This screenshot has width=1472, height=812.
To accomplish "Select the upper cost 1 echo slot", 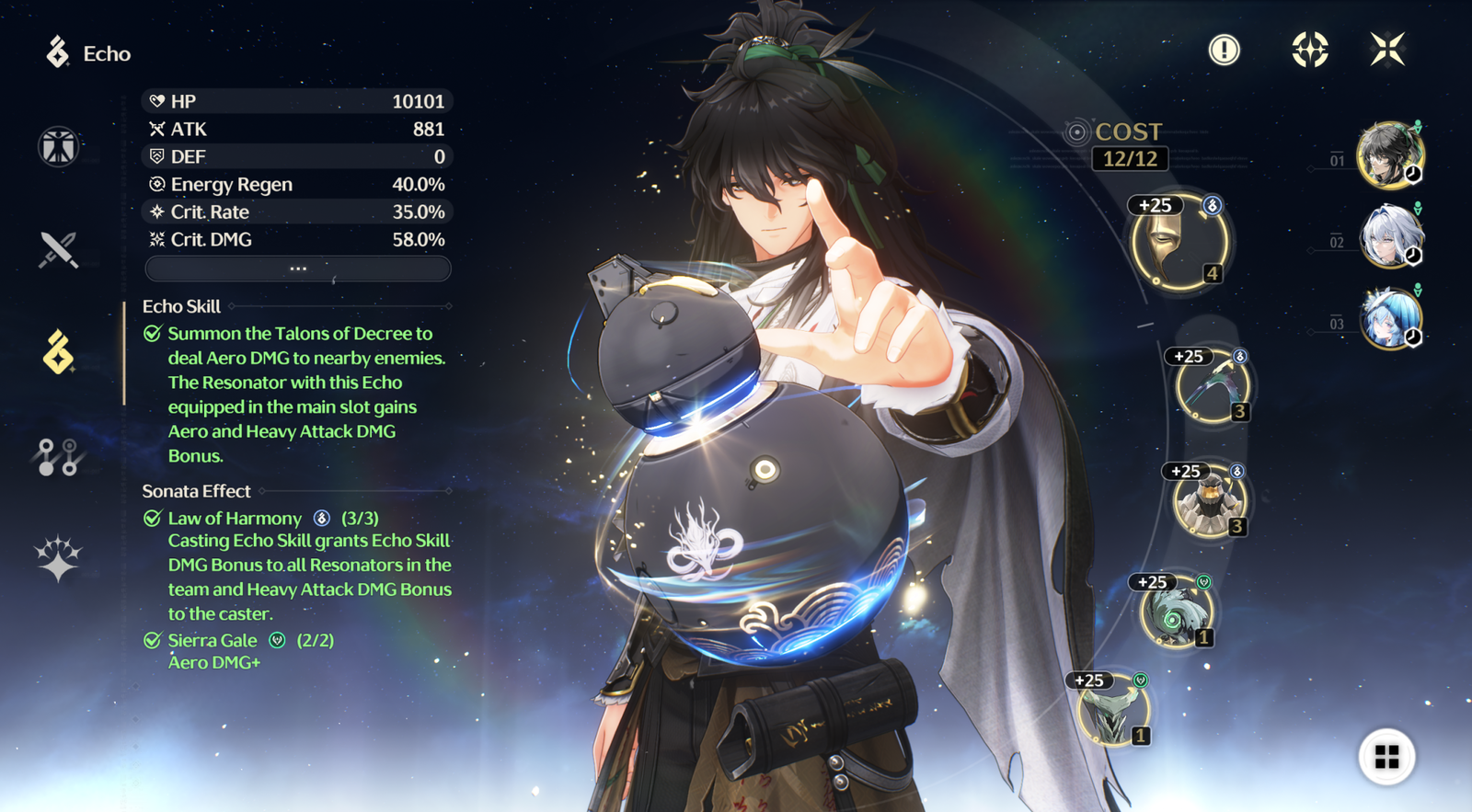I will pos(1175,612).
